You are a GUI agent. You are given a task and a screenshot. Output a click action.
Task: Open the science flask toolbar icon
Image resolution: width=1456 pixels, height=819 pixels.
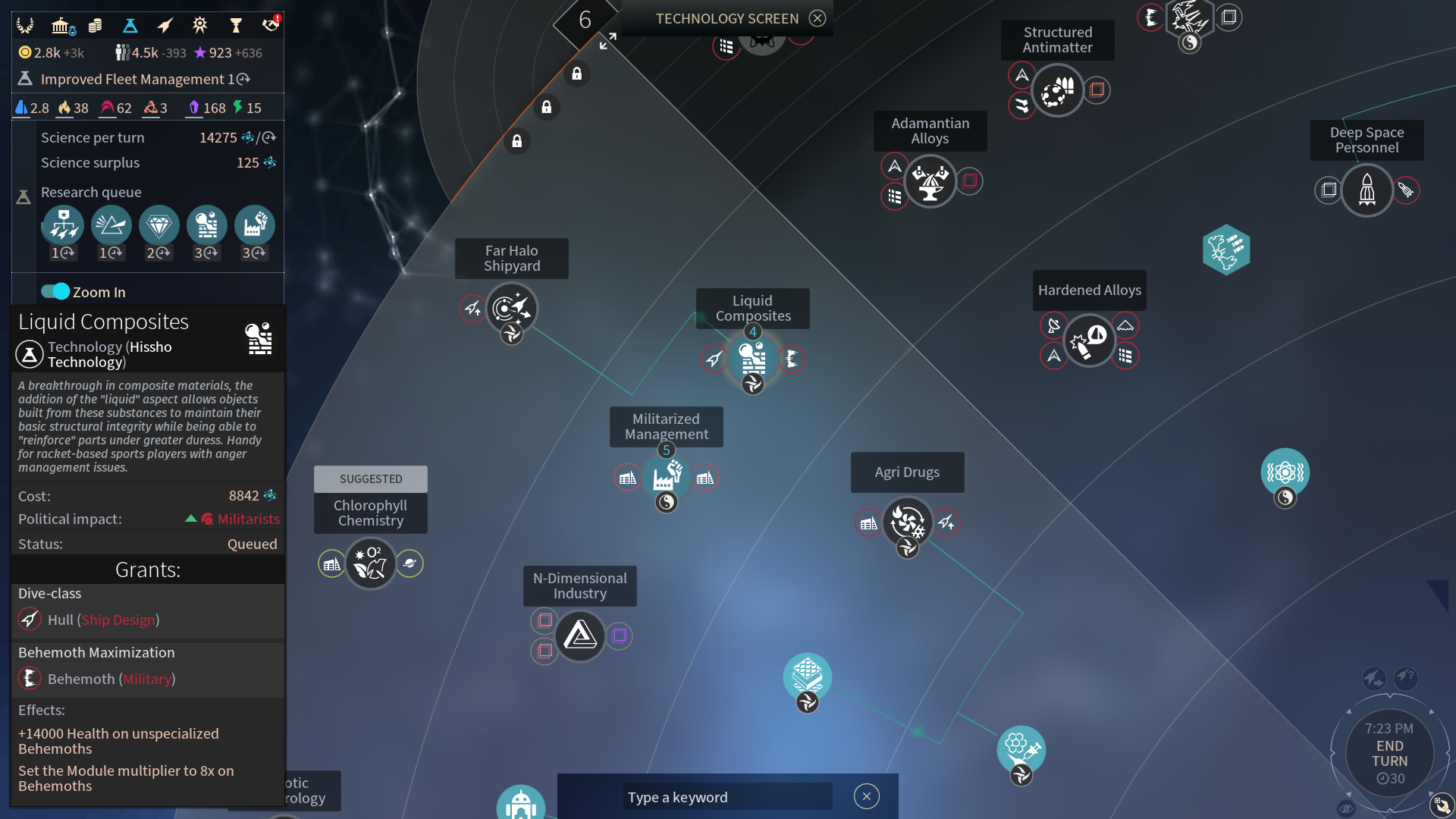tap(130, 26)
